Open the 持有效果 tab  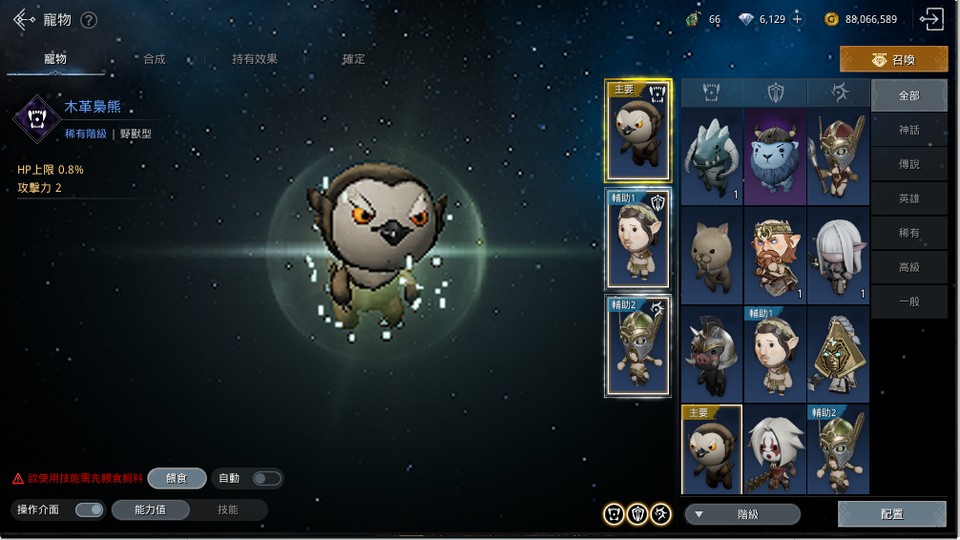(255, 59)
